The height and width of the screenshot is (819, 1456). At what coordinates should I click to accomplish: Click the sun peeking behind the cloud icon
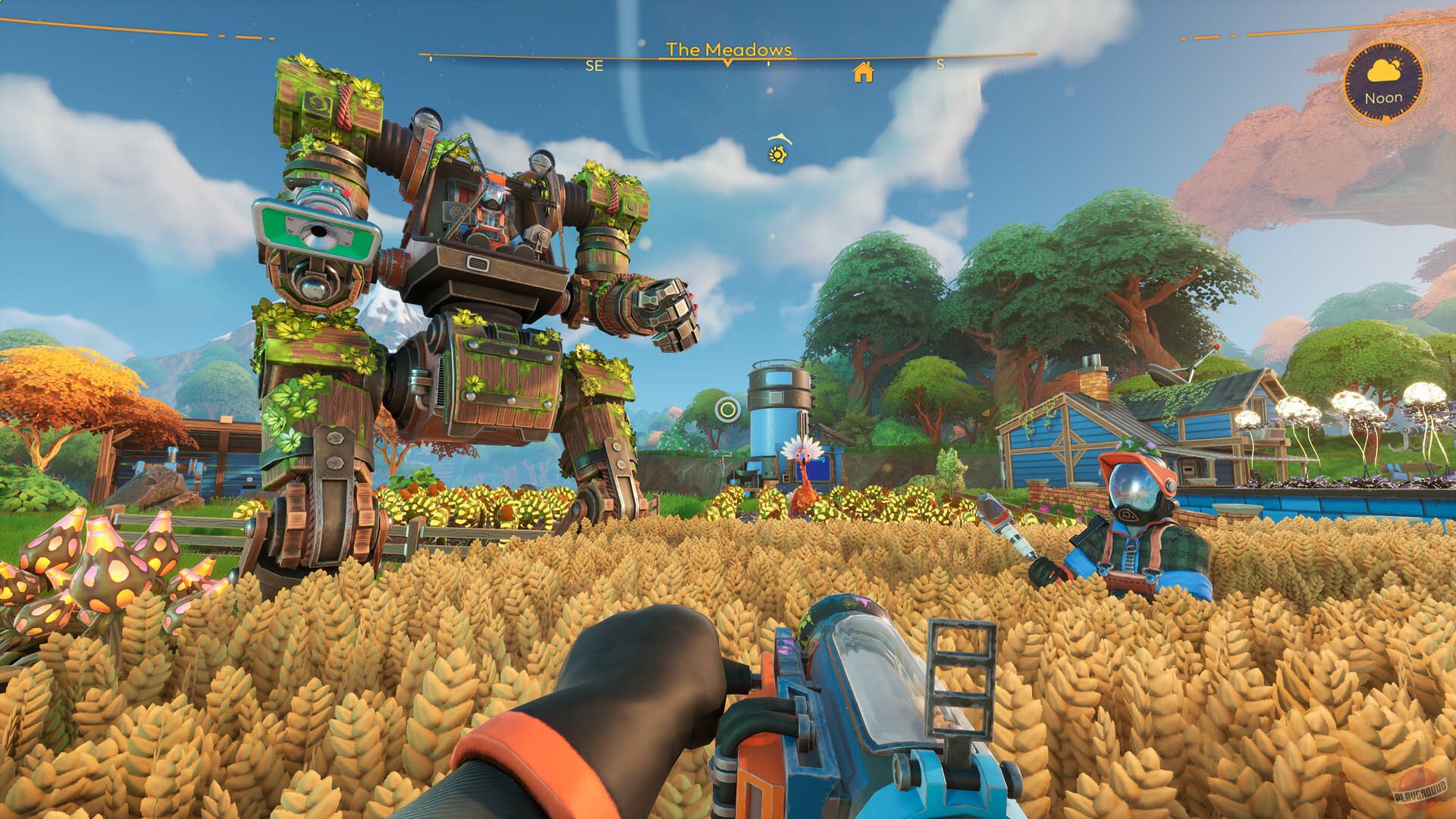point(1396,64)
